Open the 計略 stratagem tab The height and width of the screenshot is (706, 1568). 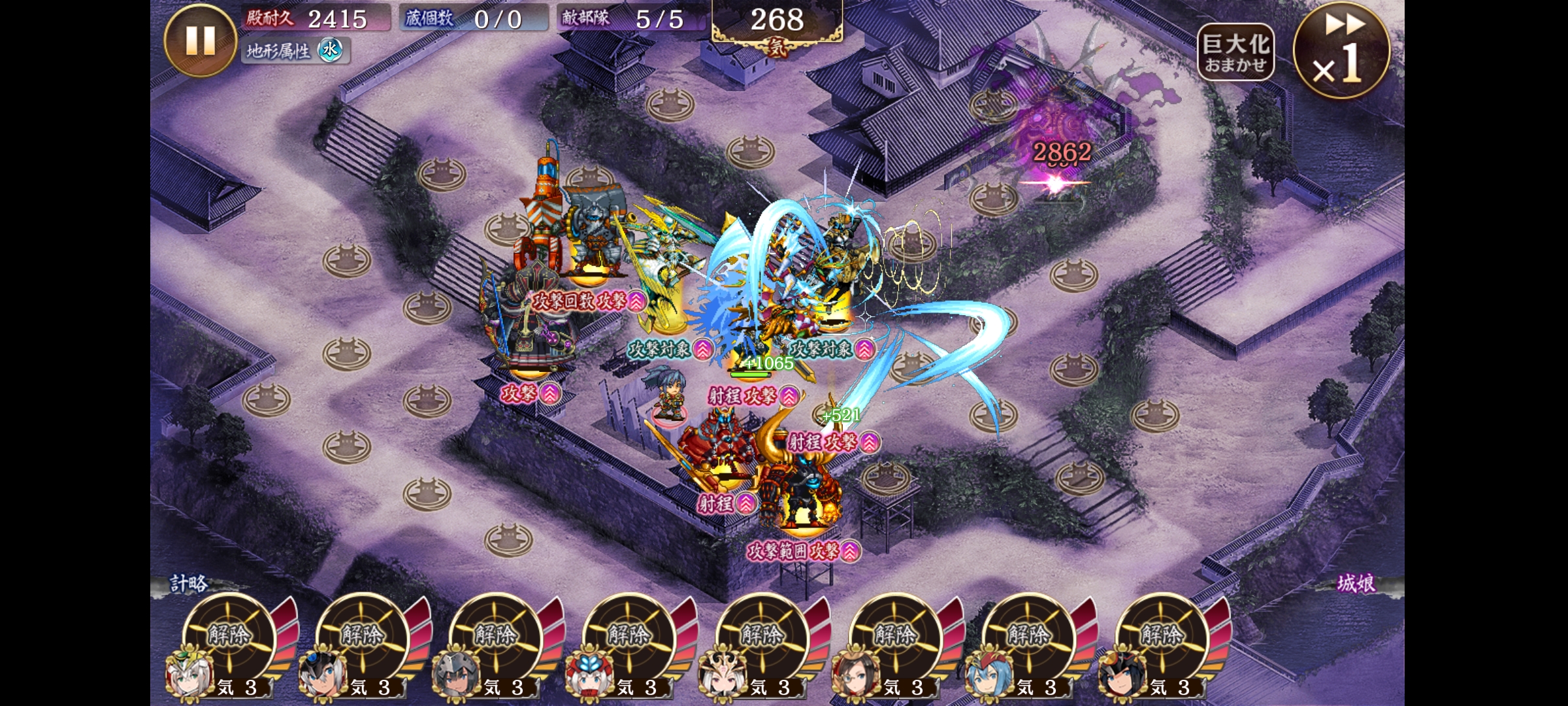click(x=189, y=584)
